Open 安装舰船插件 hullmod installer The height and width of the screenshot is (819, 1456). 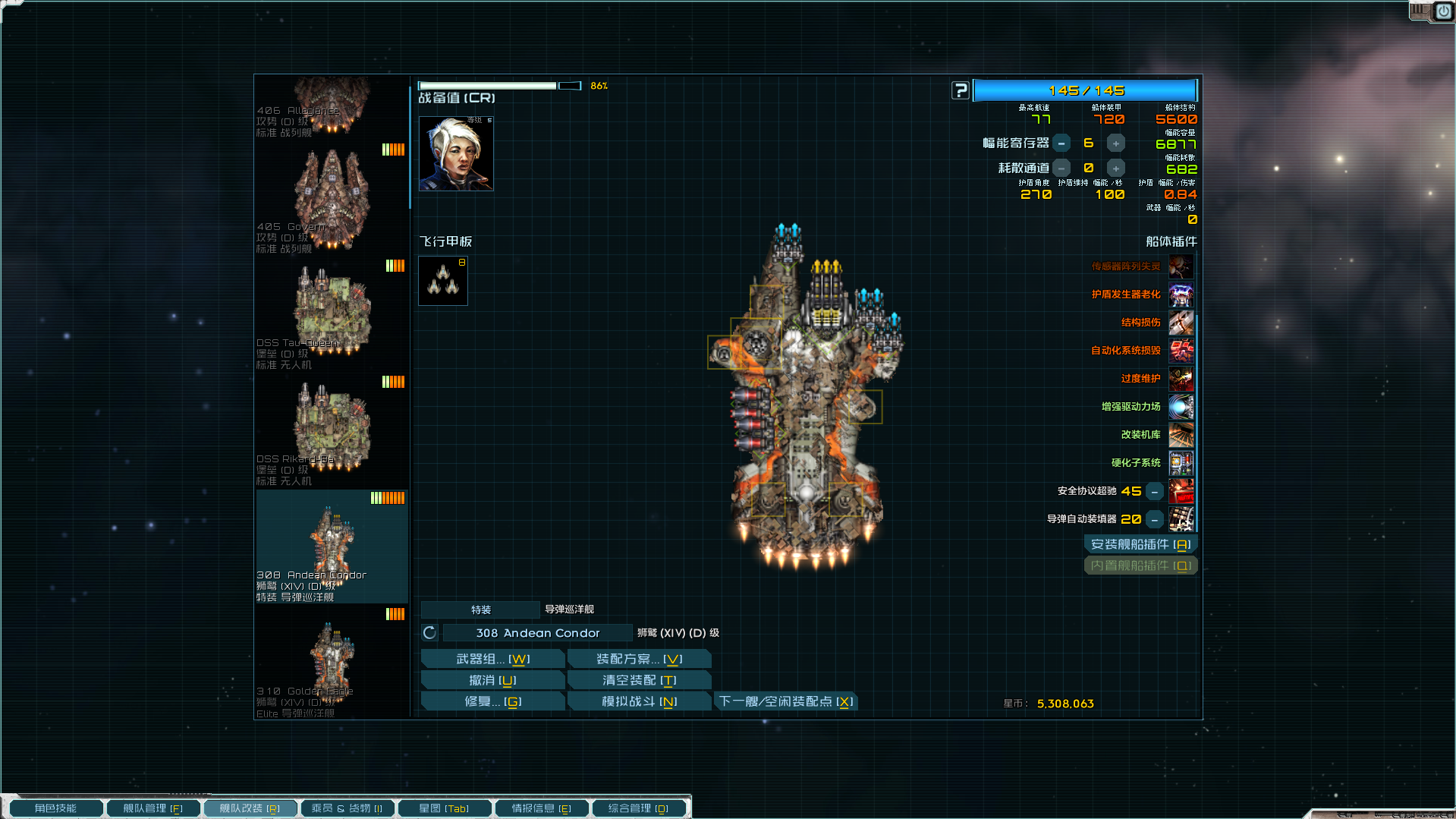tap(1140, 544)
